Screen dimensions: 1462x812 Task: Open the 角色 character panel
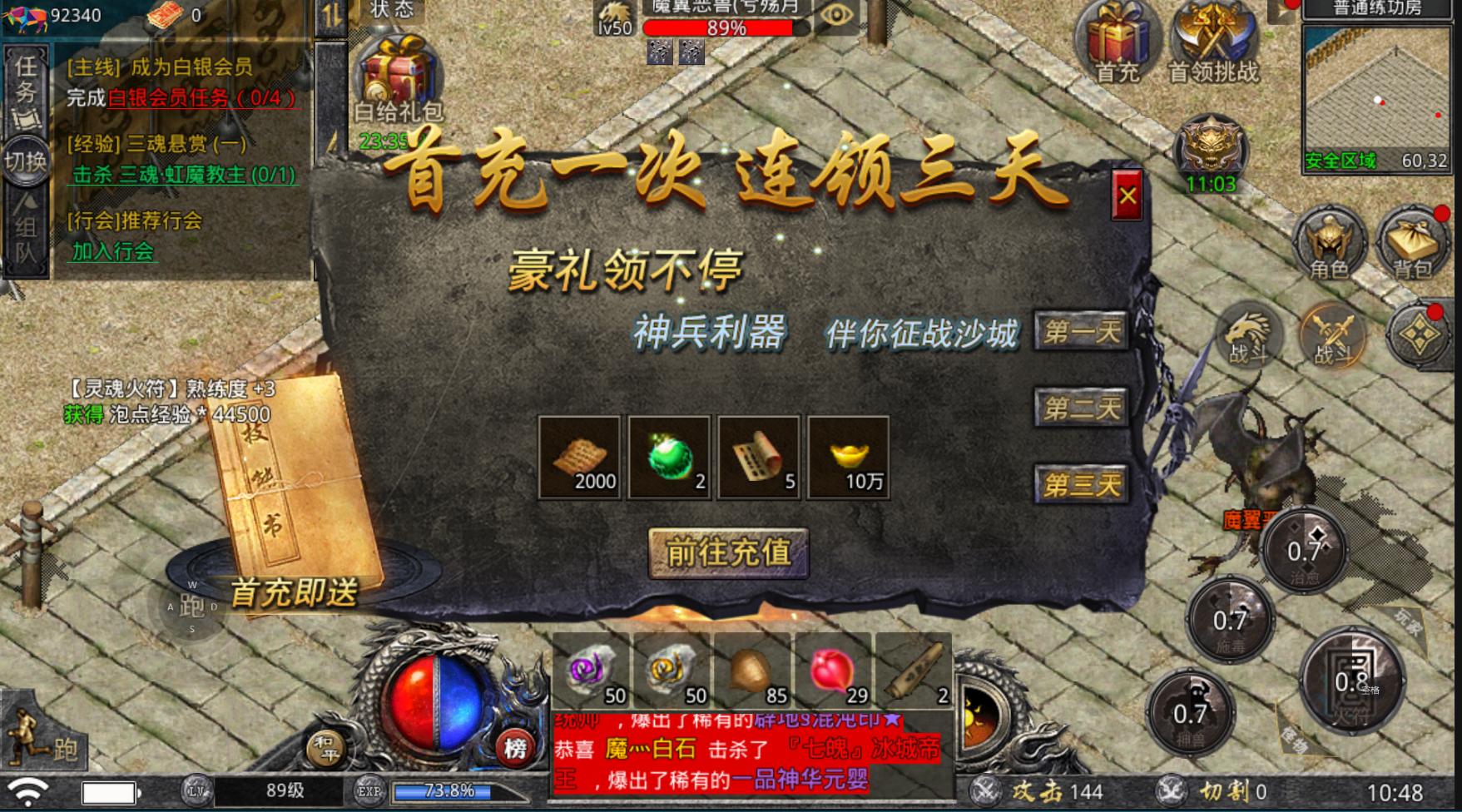tap(1328, 245)
